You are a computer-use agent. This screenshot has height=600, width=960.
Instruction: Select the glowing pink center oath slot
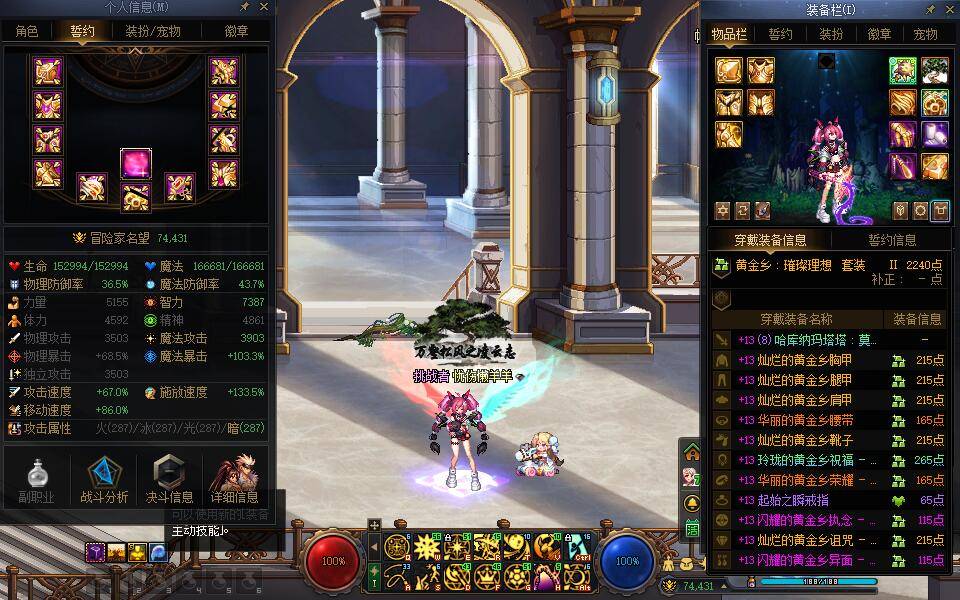click(x=136, y=163)
